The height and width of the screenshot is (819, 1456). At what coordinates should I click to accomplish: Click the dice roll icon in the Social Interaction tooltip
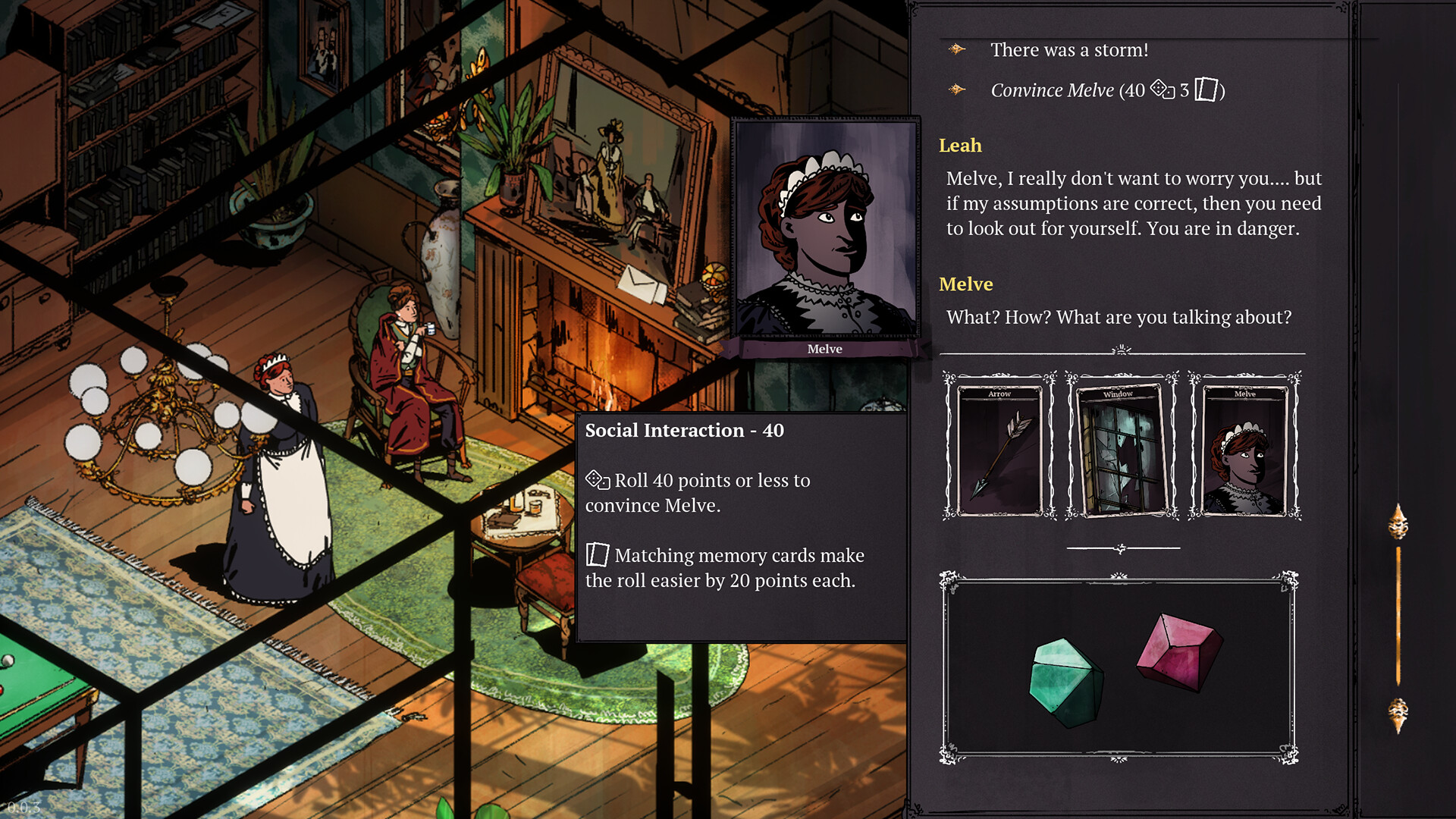click(x=596, y=479)
